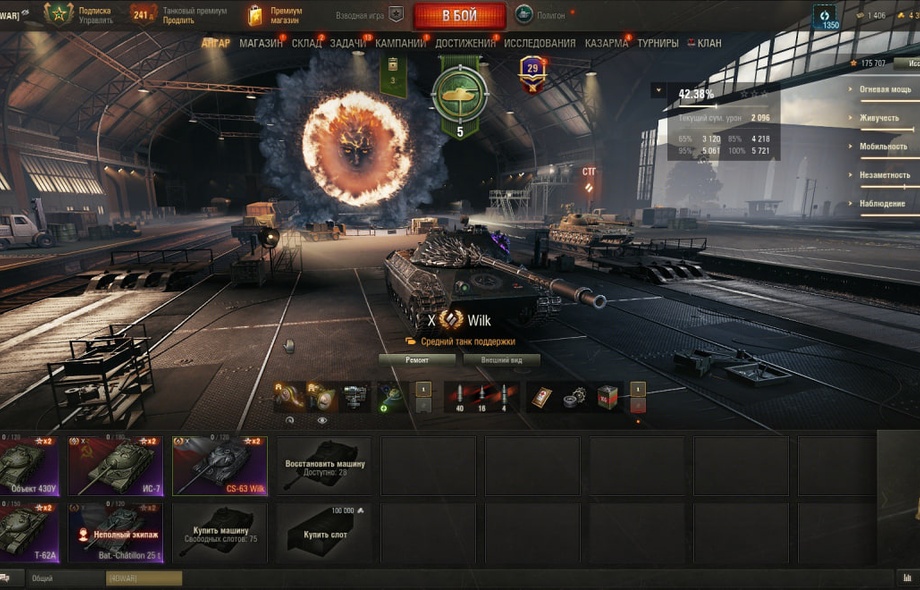Image resolution: width=920 pixels, height=590 pixels.
Task: Click Восстановить машину tile
Action: [x=323, y=465]
